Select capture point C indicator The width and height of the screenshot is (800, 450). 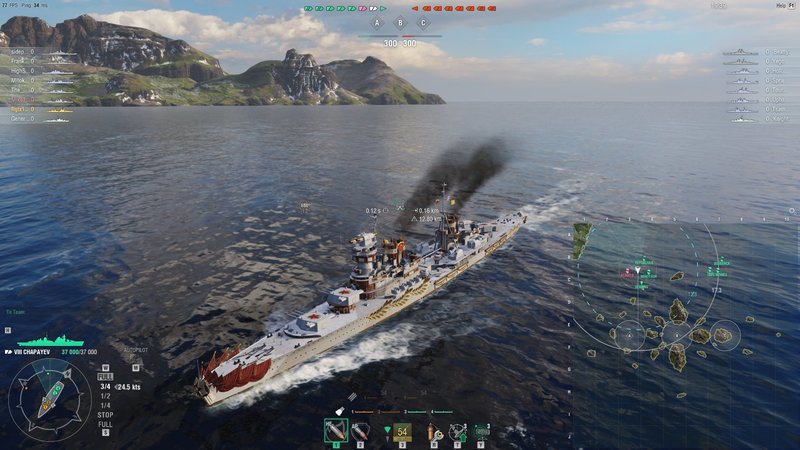coord(423,23)
